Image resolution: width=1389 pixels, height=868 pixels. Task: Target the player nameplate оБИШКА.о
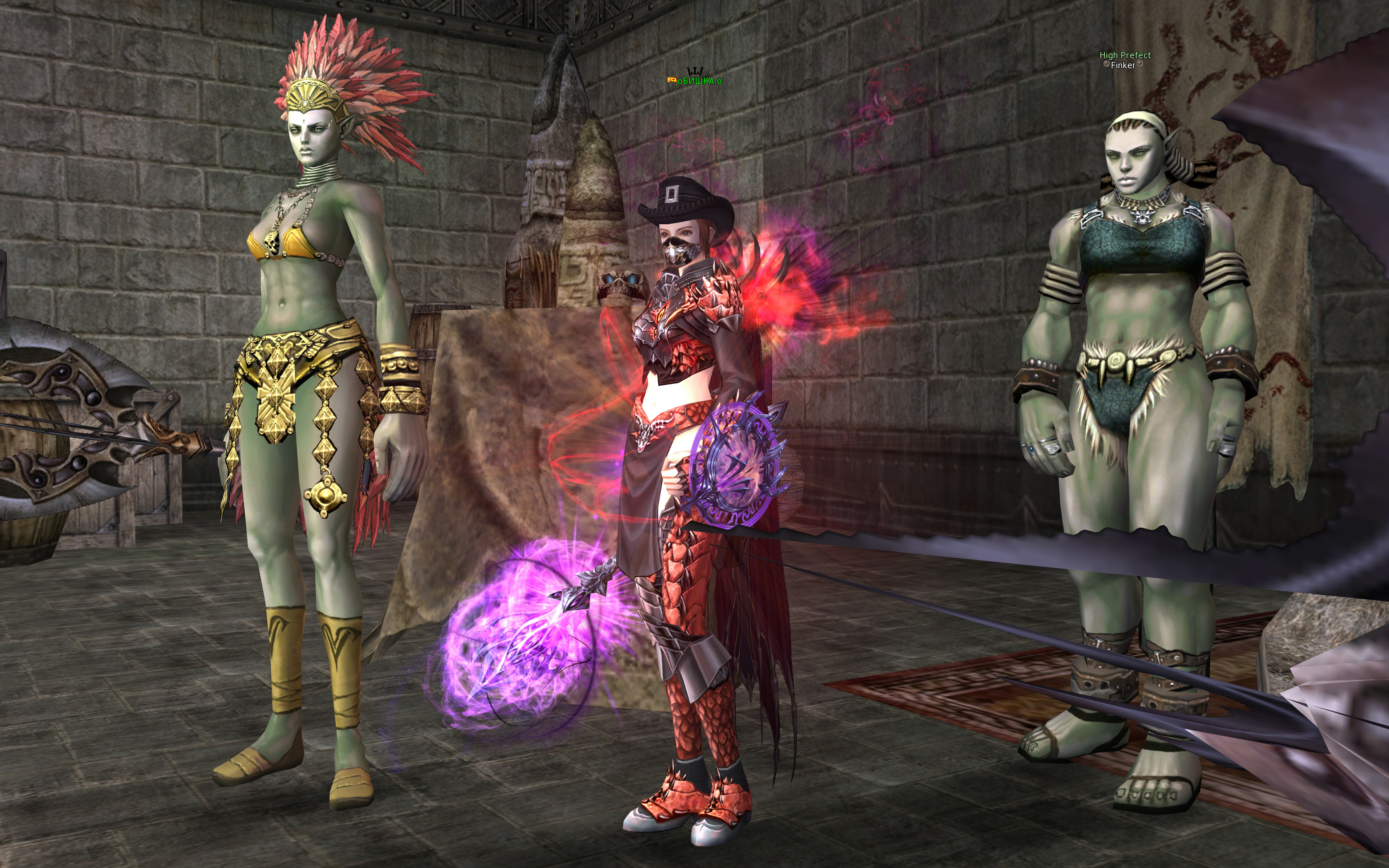coord(699,81)
